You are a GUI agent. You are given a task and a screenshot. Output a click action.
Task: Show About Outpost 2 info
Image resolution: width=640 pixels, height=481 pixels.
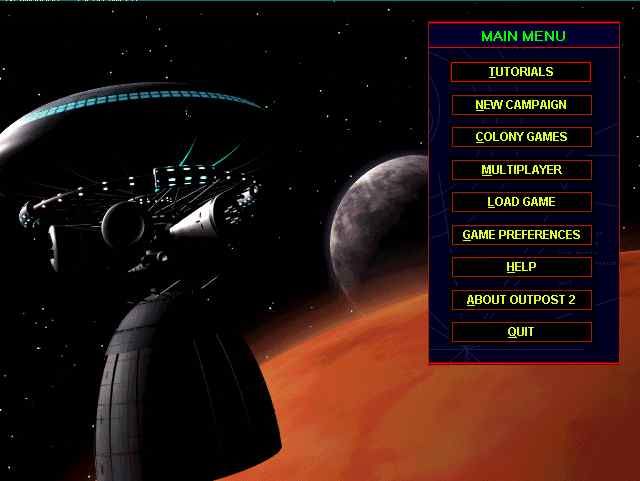[x=521, y=300]
